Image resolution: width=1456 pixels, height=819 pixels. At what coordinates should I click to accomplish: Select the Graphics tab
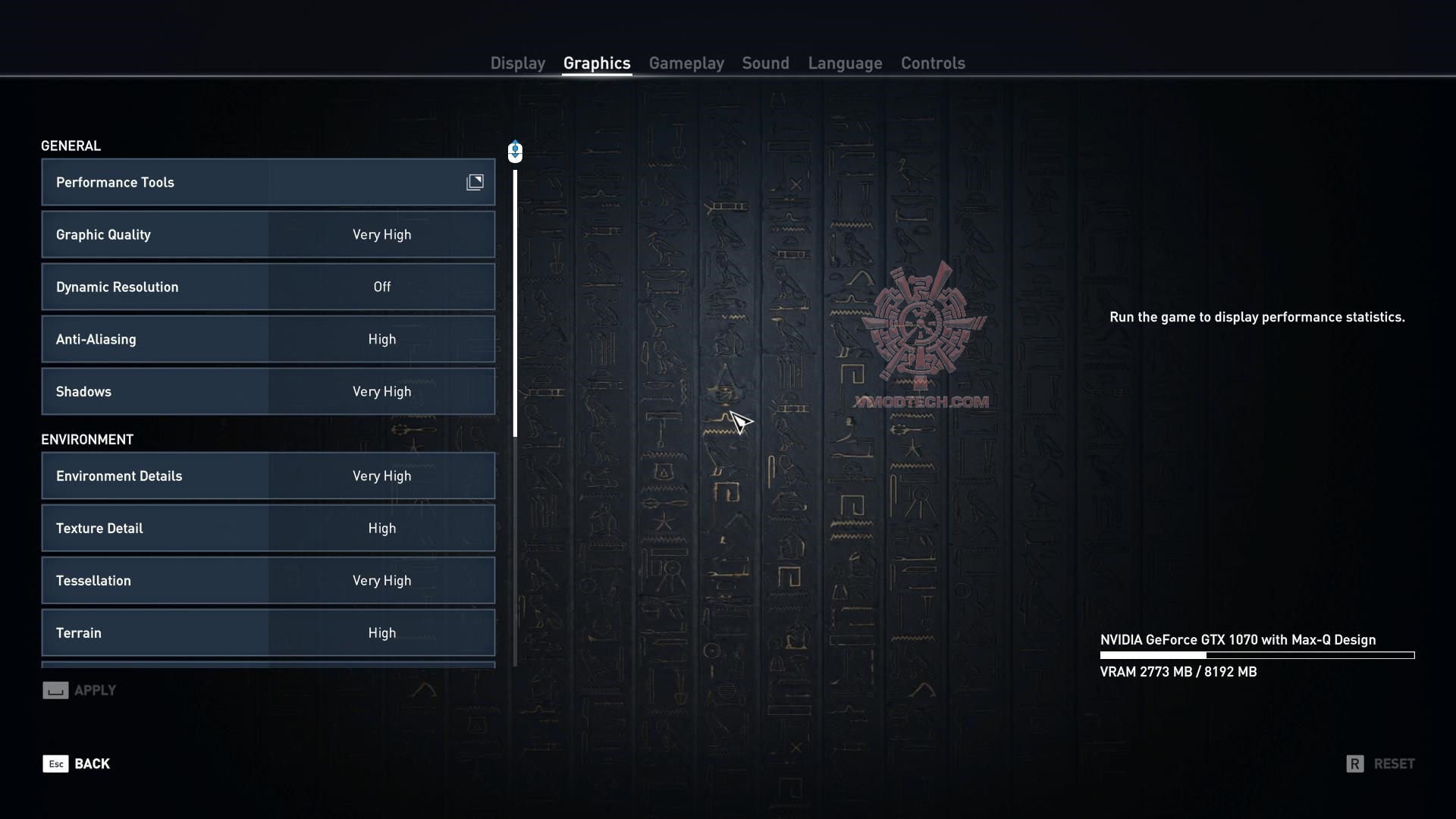click(x=597, y=64)
